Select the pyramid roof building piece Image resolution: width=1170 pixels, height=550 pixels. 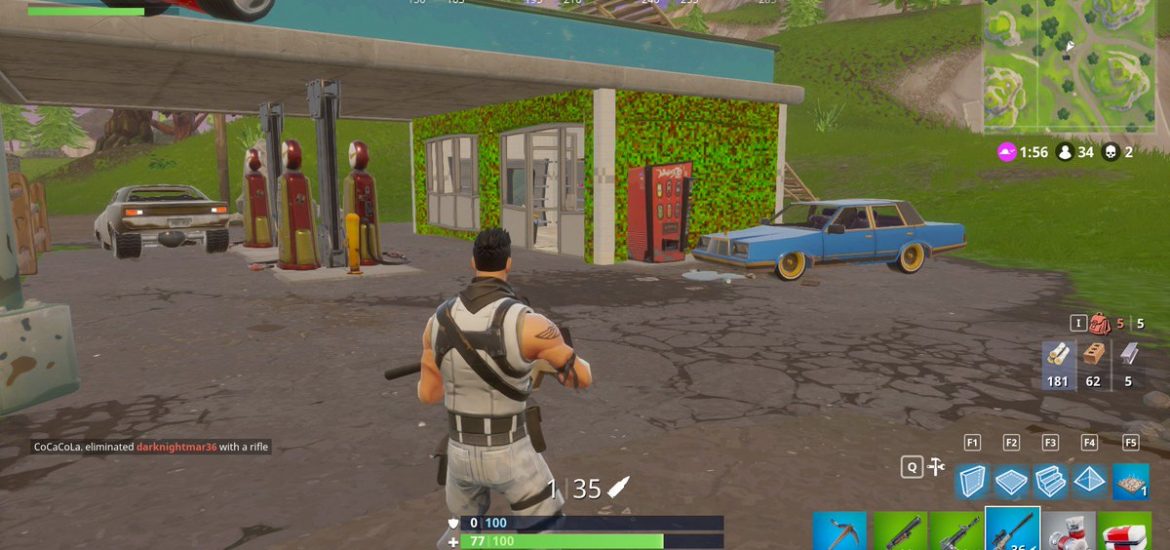pos(1089,481)
